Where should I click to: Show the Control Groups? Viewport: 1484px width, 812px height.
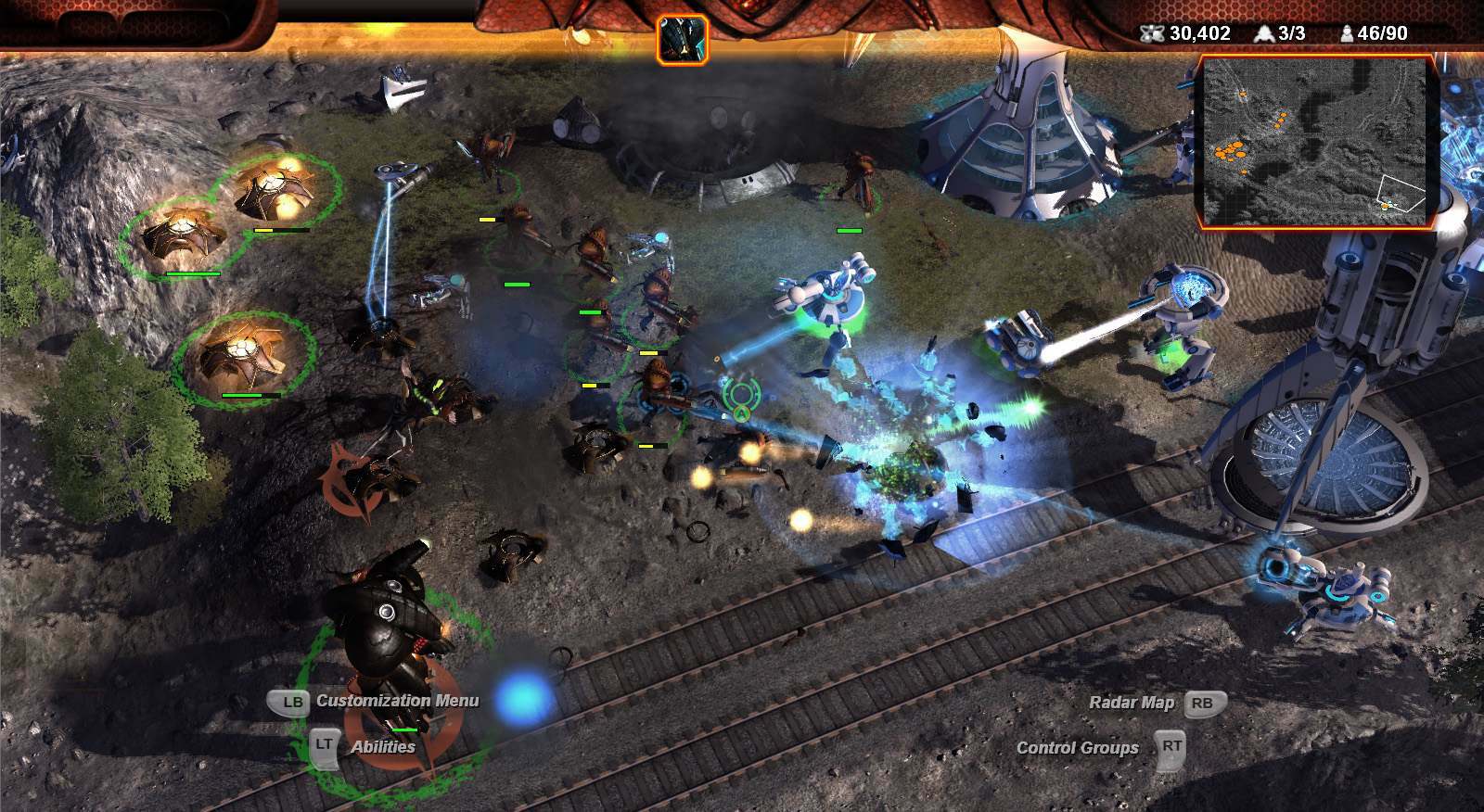1077,748
